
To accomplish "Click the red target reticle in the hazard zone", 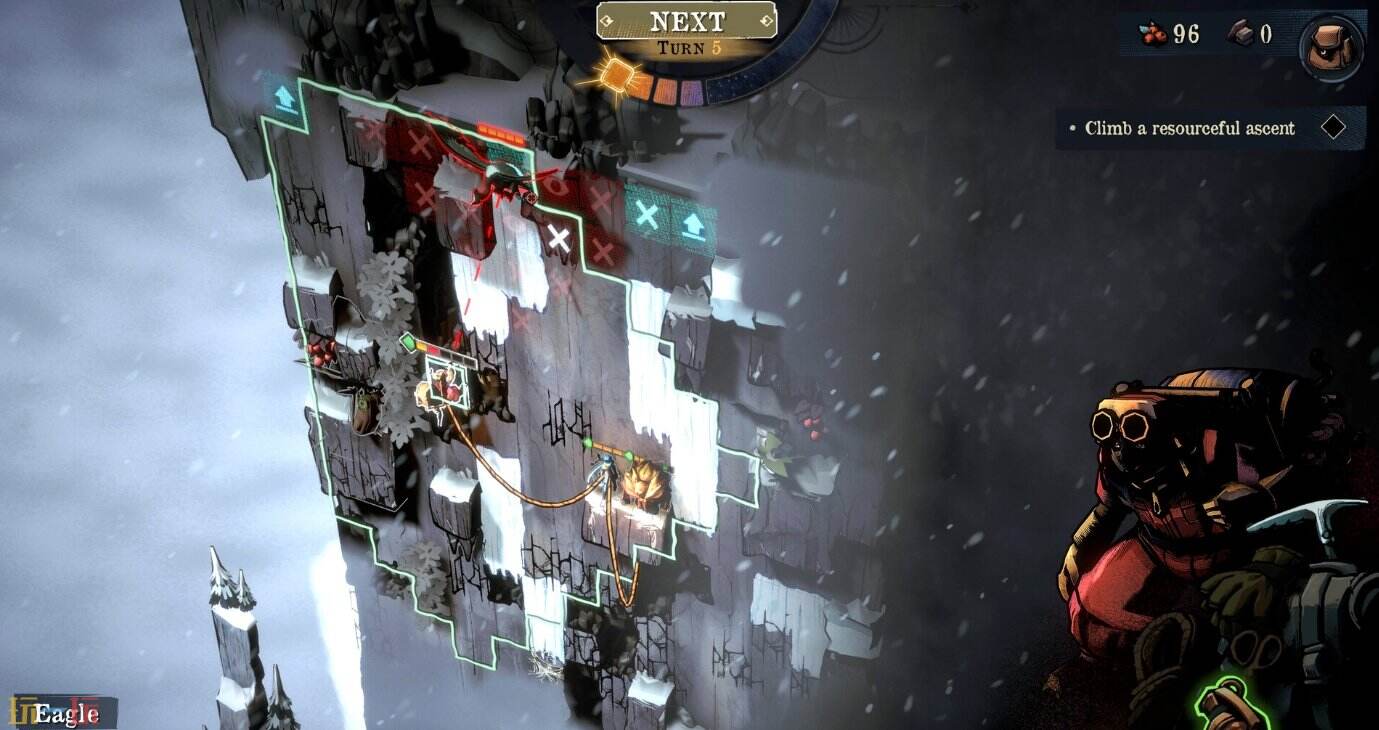I will 530,197.
